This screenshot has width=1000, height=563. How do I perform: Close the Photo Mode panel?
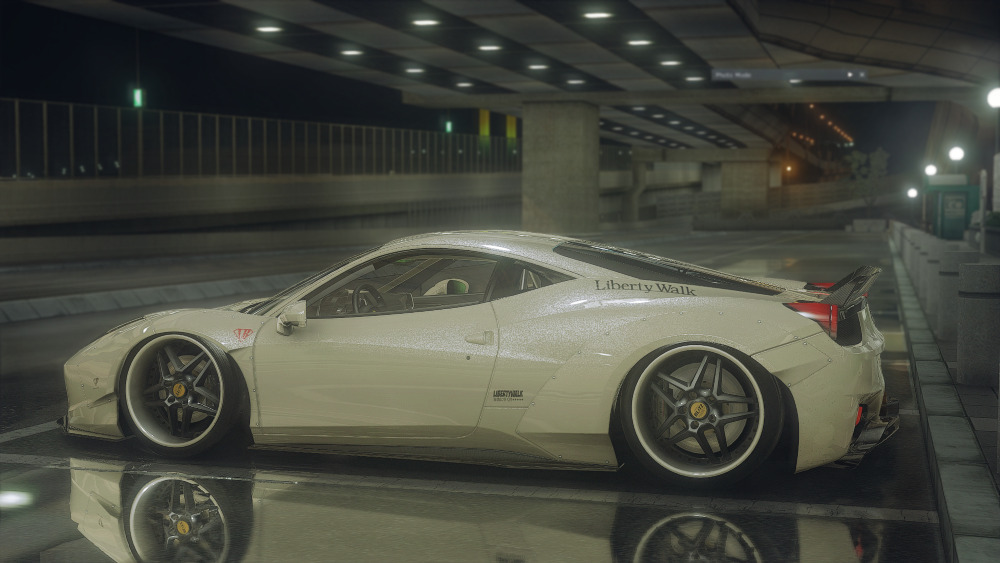coord(862,75)
